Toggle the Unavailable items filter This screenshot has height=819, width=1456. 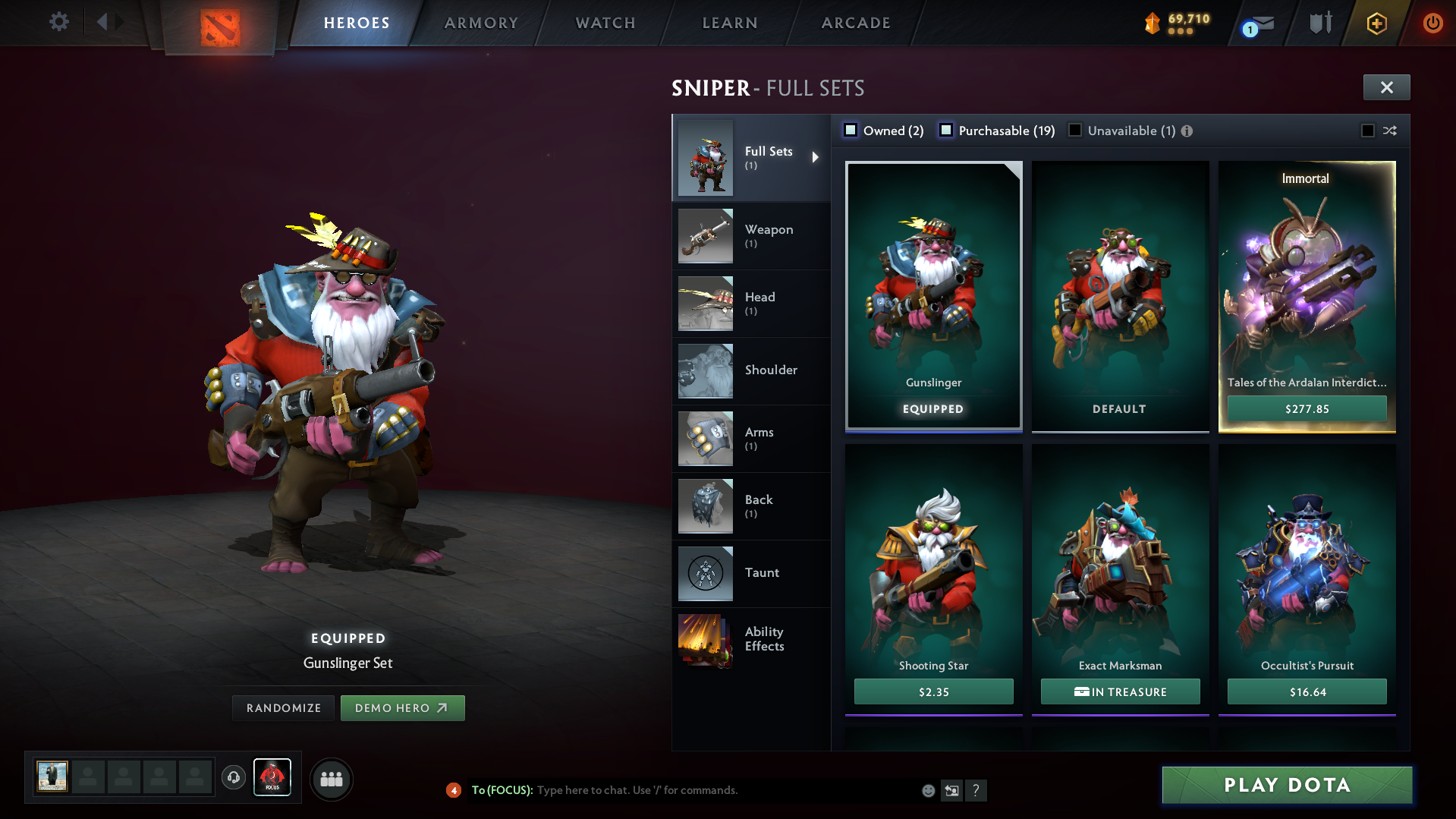tap(1075, 130)
